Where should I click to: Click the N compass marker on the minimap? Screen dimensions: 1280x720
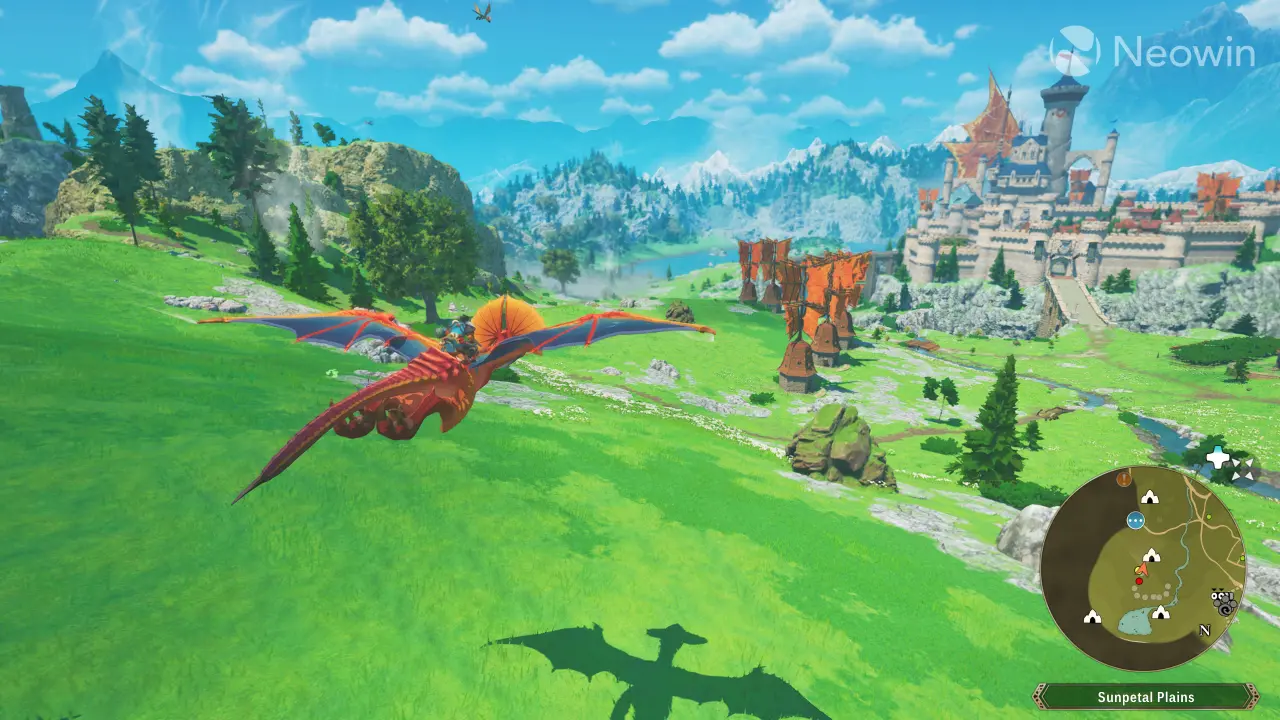tap(1205, 631)
